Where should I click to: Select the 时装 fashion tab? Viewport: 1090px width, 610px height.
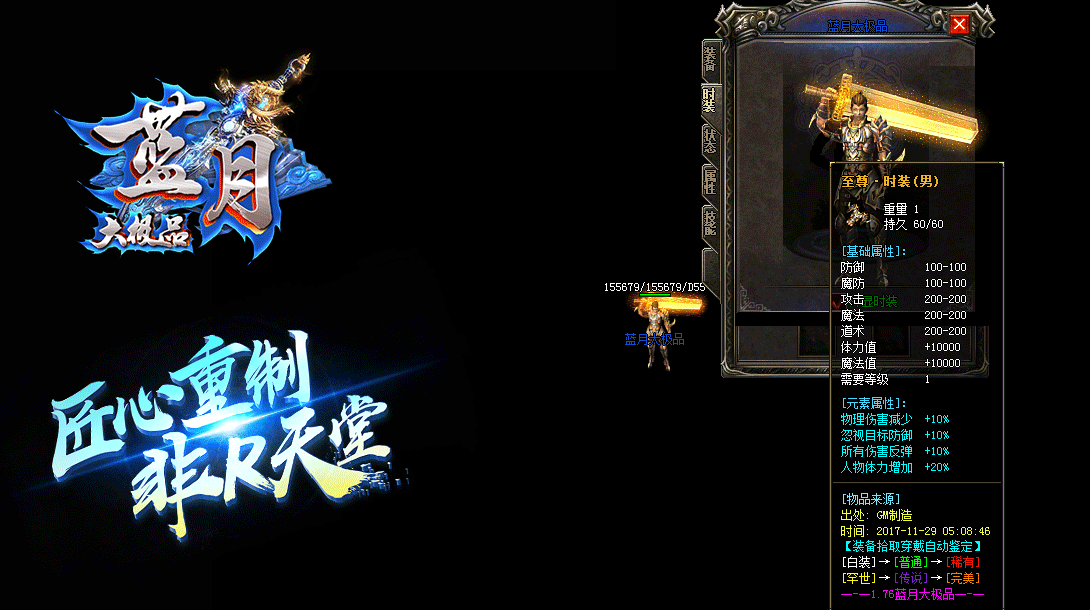point(710,98)
